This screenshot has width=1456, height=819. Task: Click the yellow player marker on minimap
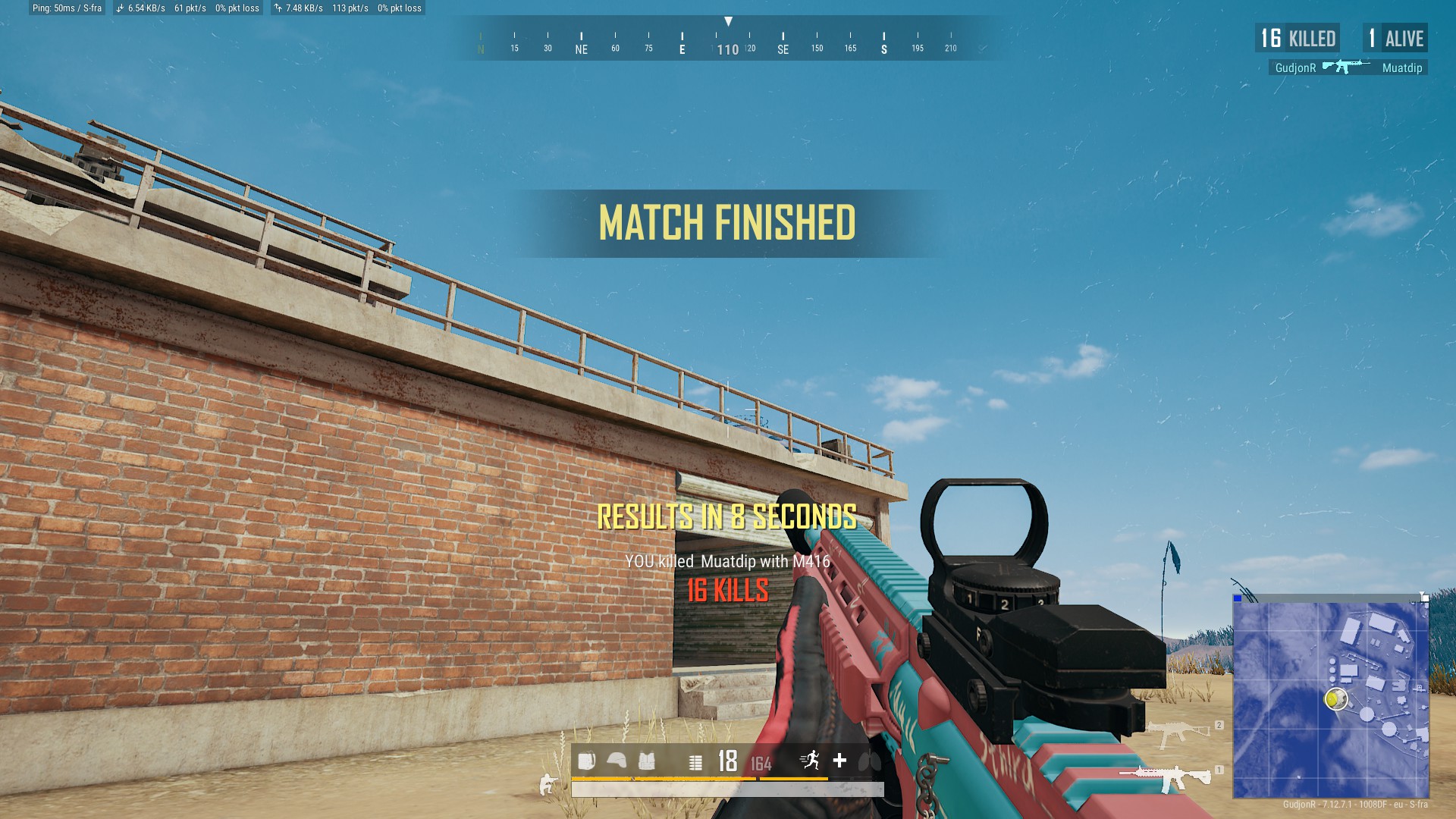coord(1334,698)
